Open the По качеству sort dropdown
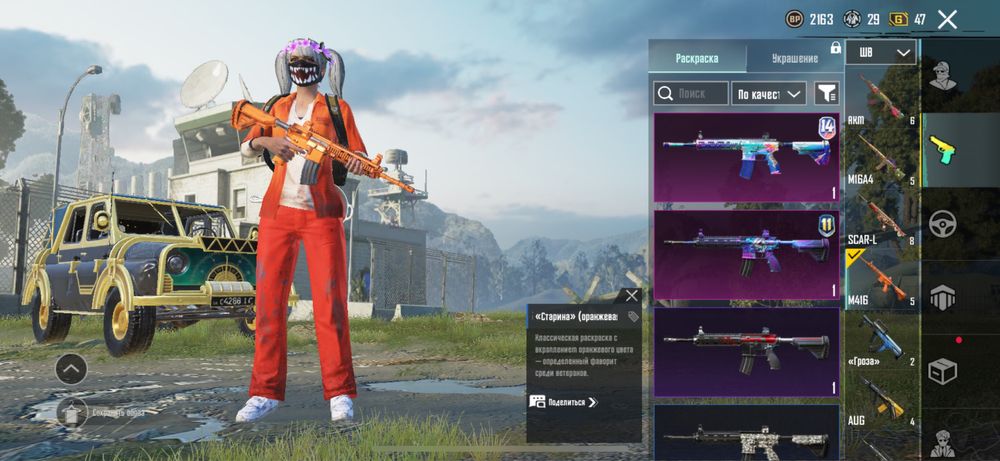The width and height of the screenshot is (1000, 461). click(768, 93)
